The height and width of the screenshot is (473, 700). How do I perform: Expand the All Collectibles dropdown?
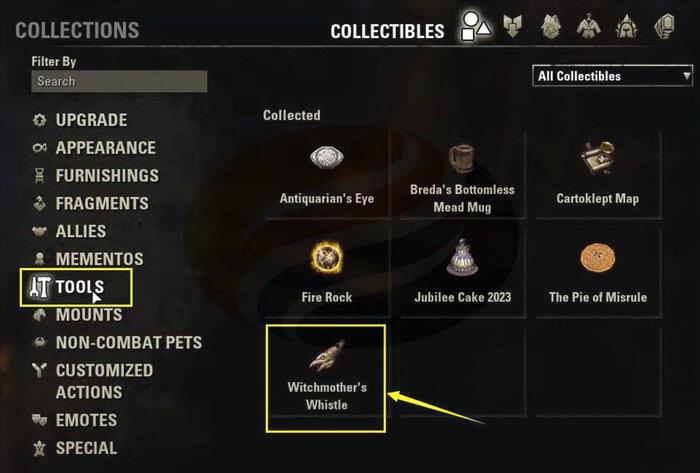click(614, 76)
